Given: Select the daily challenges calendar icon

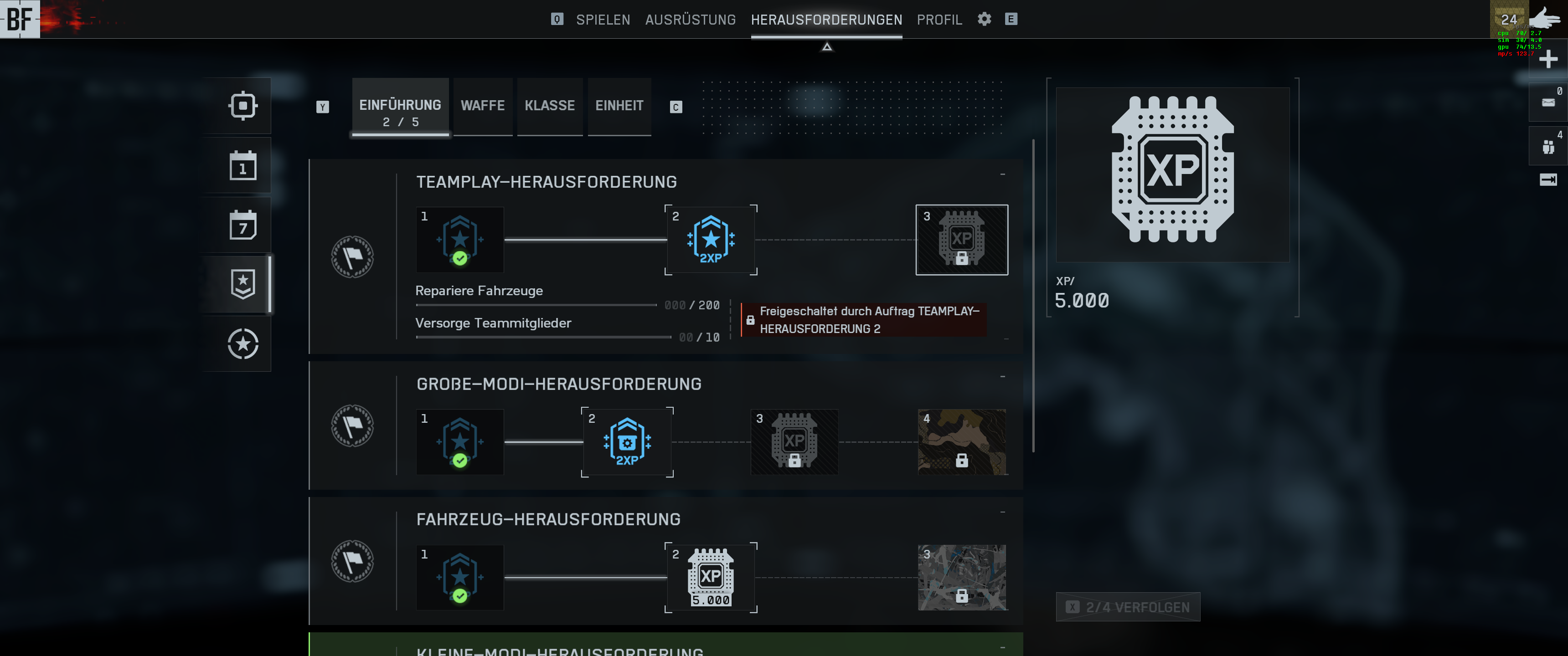Looking at the screenshot, I should pos(243,165).
